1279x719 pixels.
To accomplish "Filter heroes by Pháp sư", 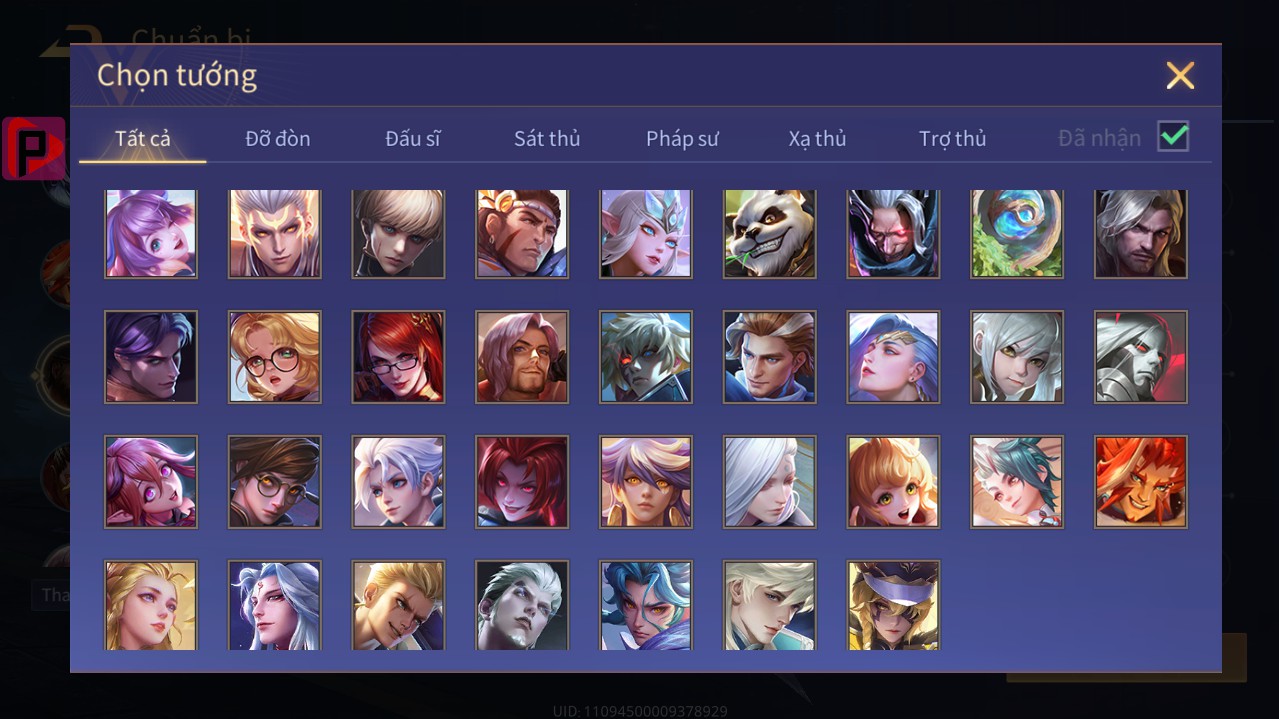I will [682, 138].
